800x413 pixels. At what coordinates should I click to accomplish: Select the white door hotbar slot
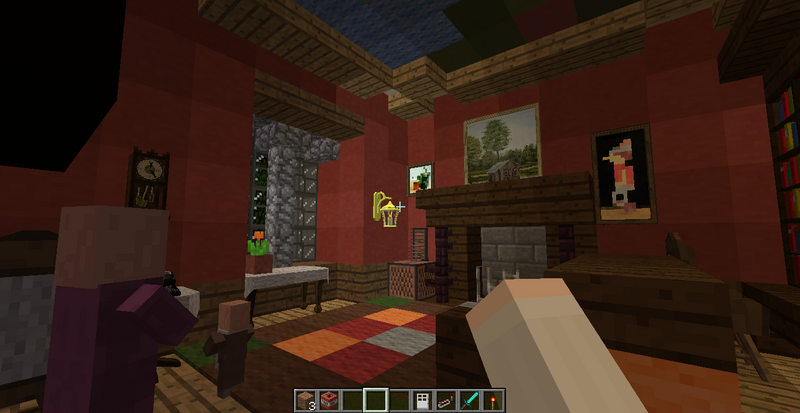[421, 400]
